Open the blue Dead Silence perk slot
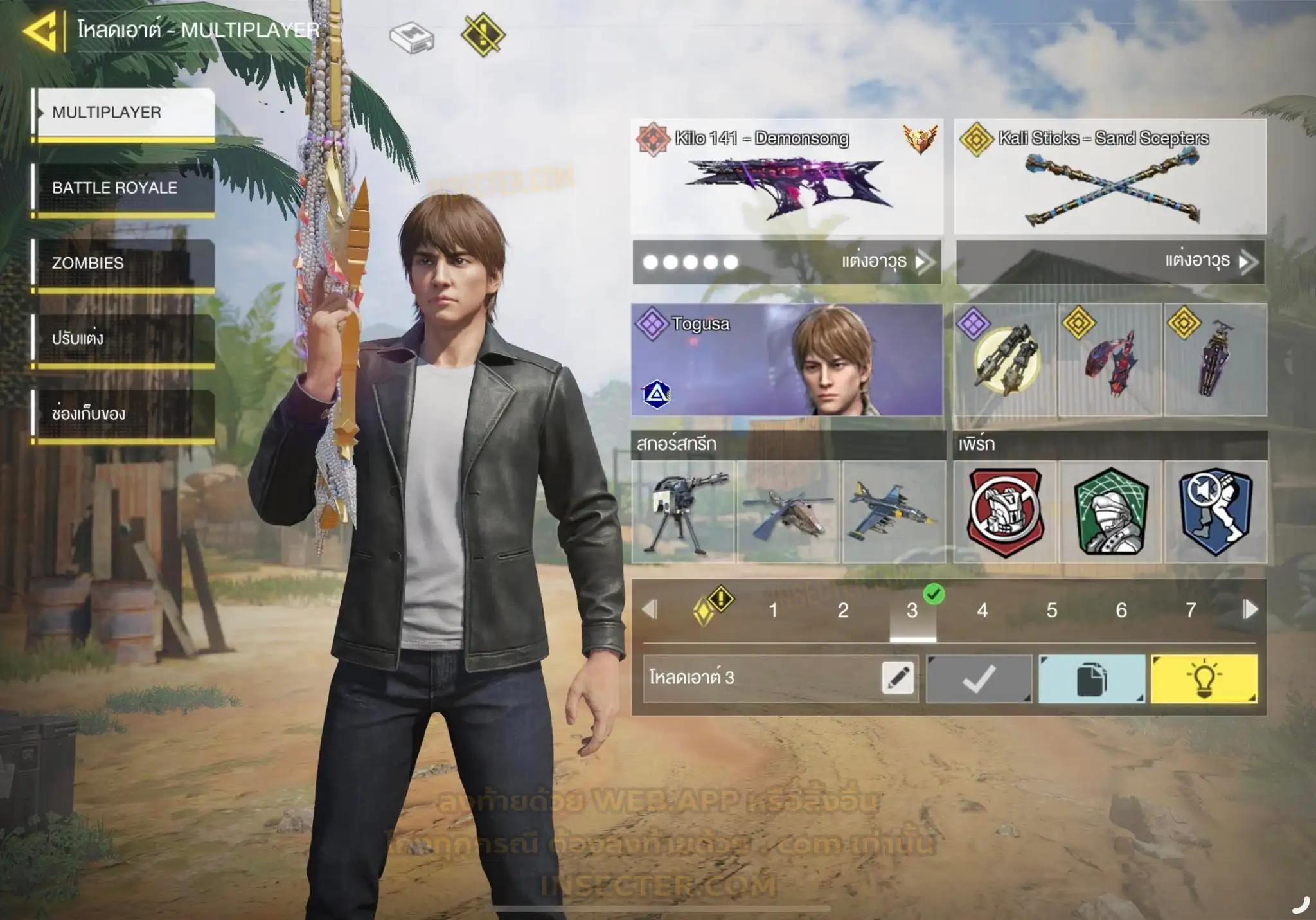Image resolution: width=1316 pixels, height=920 pixels. (x=1216, y=512)
